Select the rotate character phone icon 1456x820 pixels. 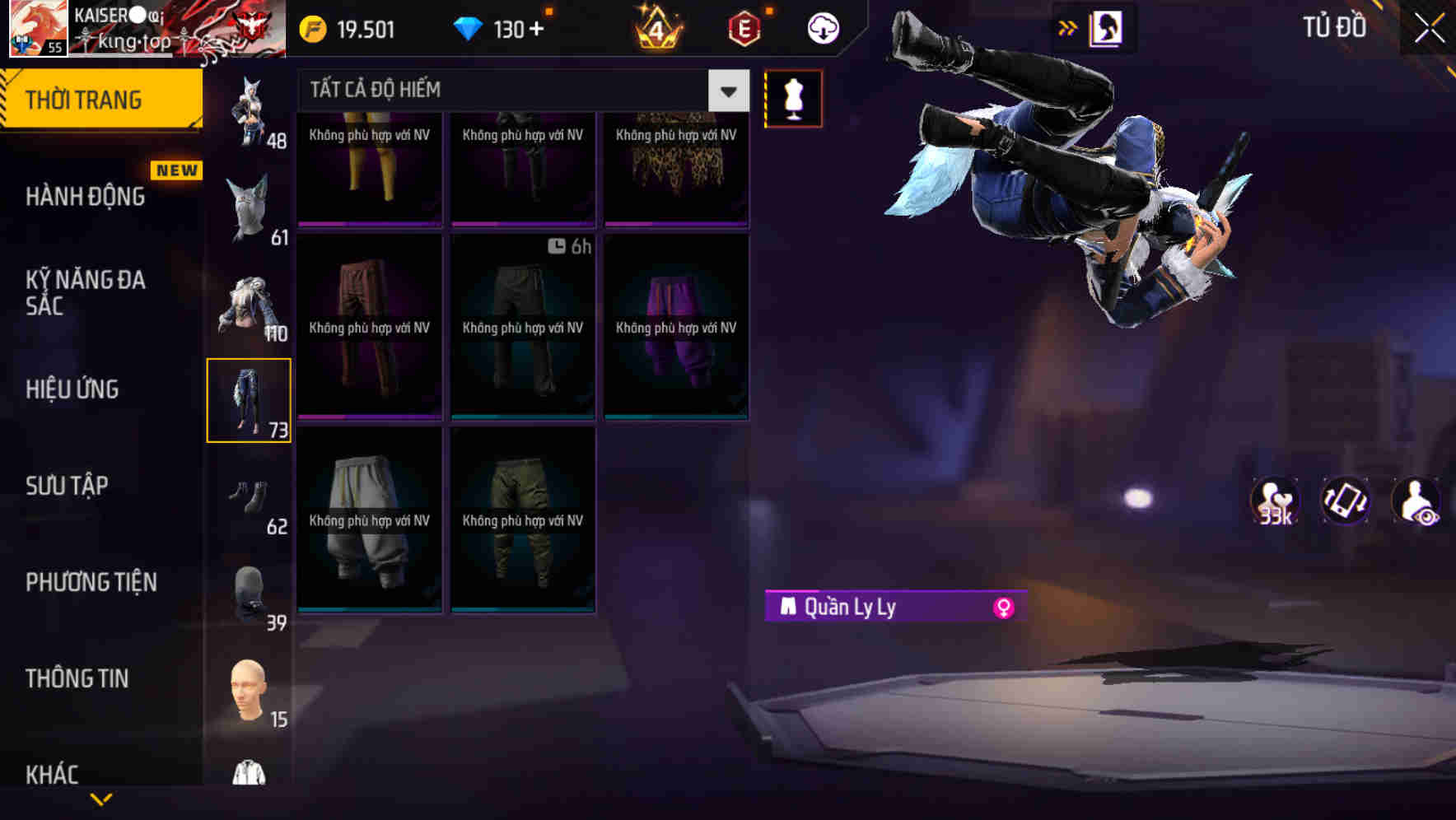[1344, 501]
